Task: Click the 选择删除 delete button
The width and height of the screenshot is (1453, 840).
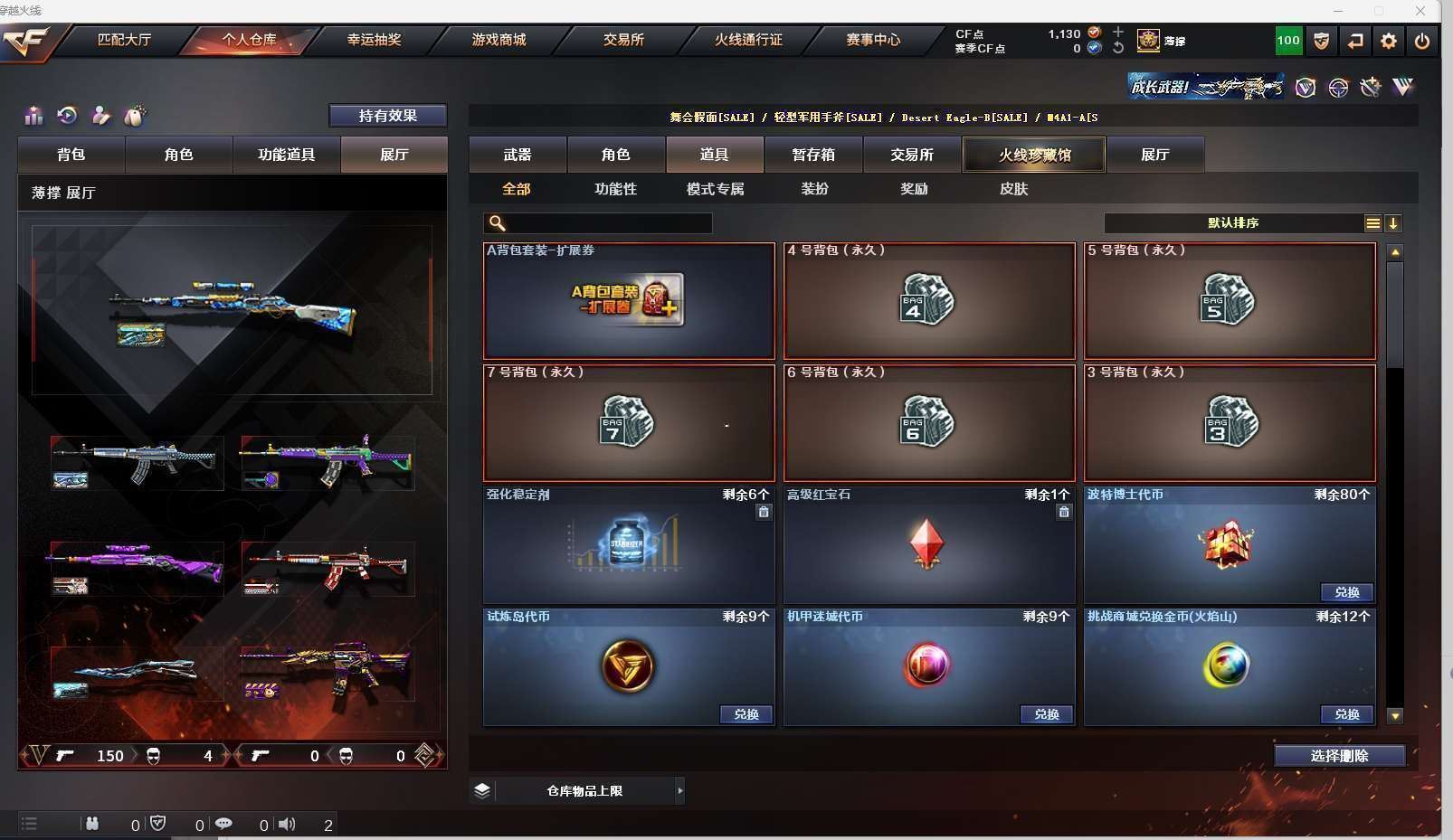Action: pos(1339,756)
